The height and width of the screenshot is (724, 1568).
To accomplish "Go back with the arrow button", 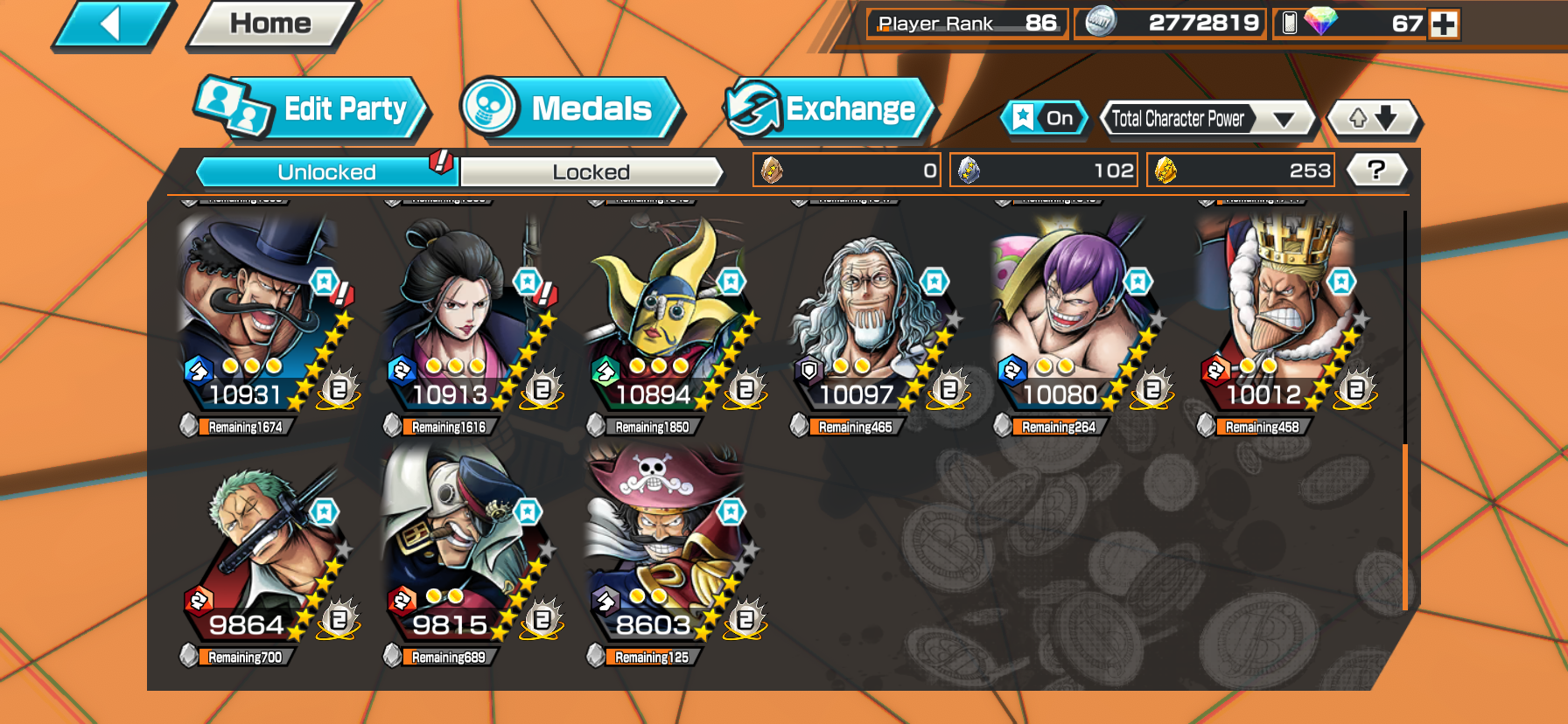I will (112, 24).
